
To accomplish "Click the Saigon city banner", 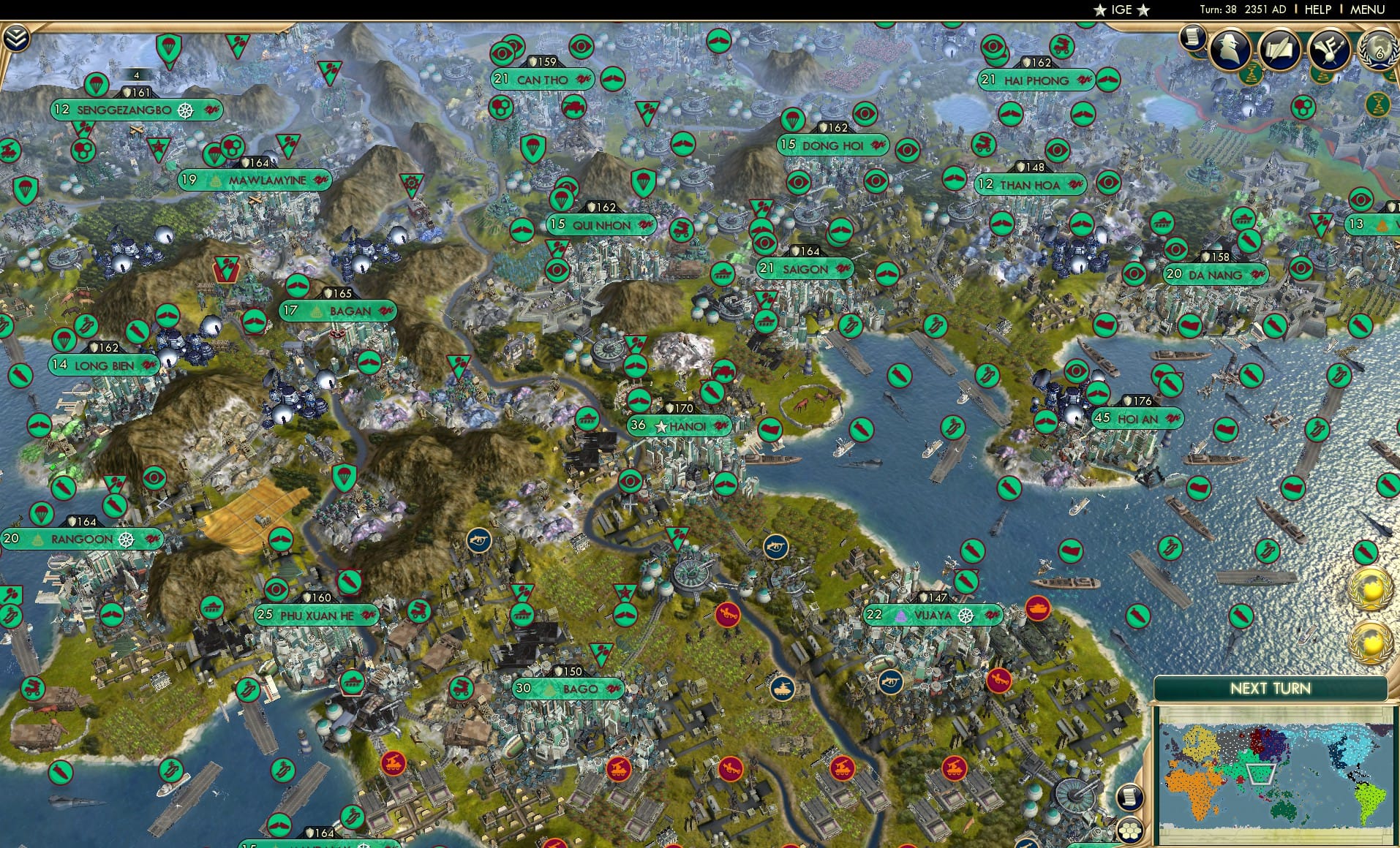I will [805, 270].
